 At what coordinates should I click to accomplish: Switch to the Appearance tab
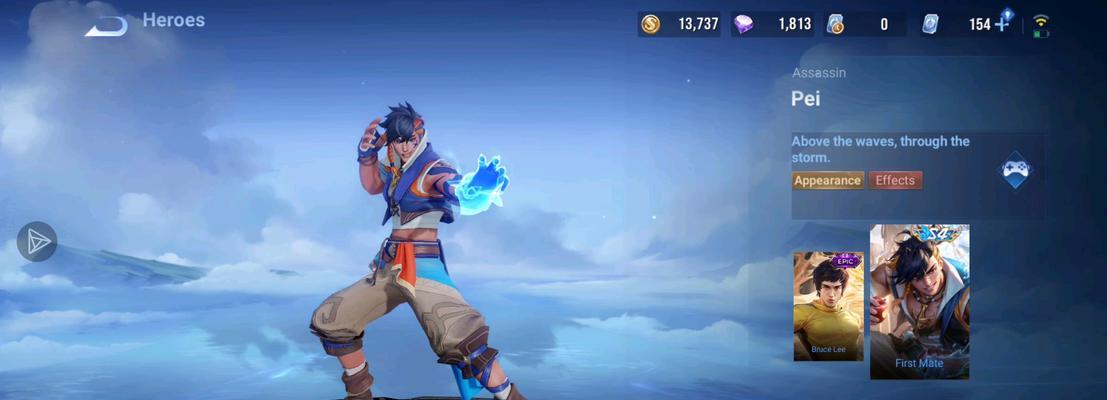click(x=827, y=180)
